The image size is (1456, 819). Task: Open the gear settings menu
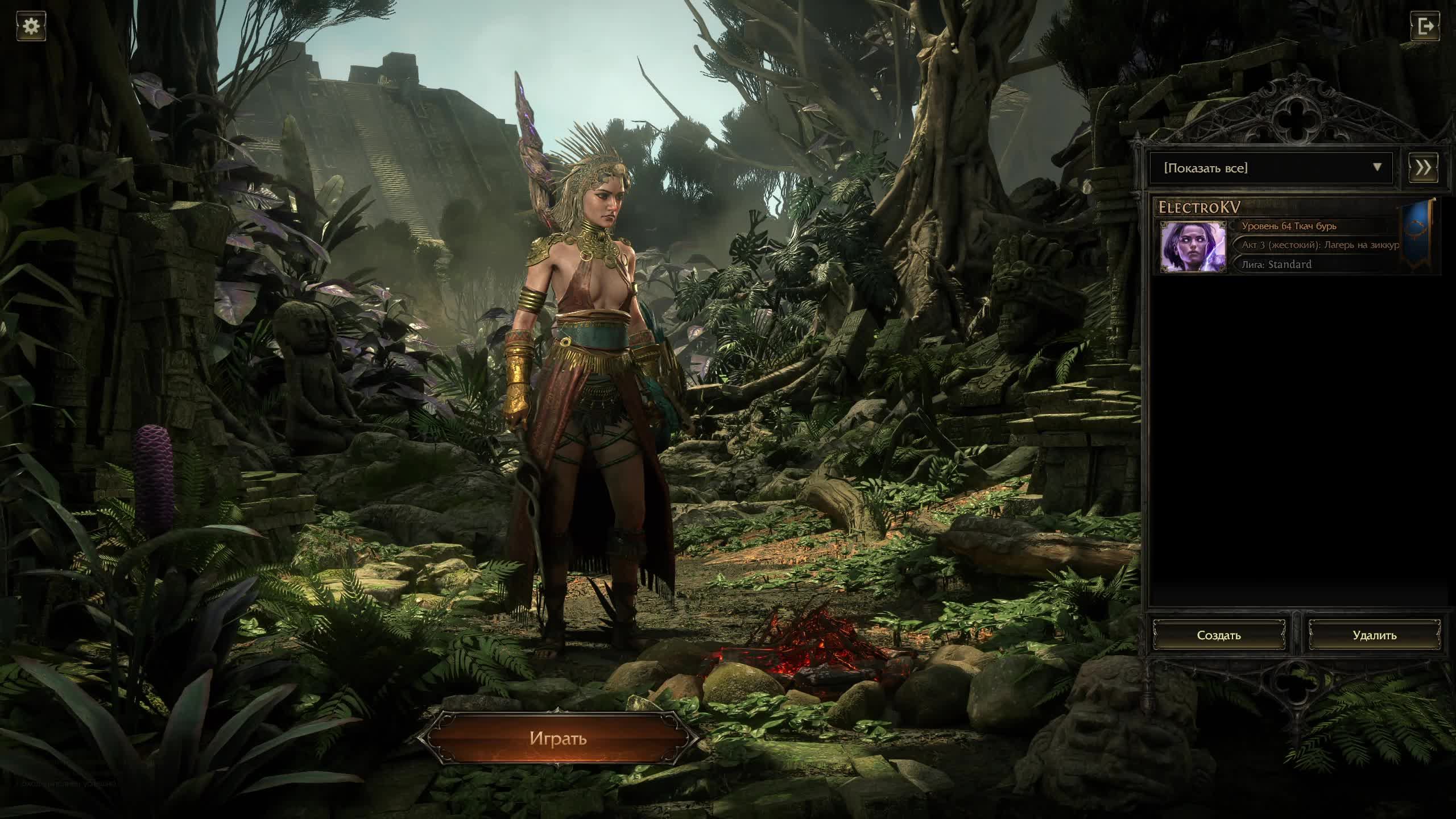click(x=31, y=26)
